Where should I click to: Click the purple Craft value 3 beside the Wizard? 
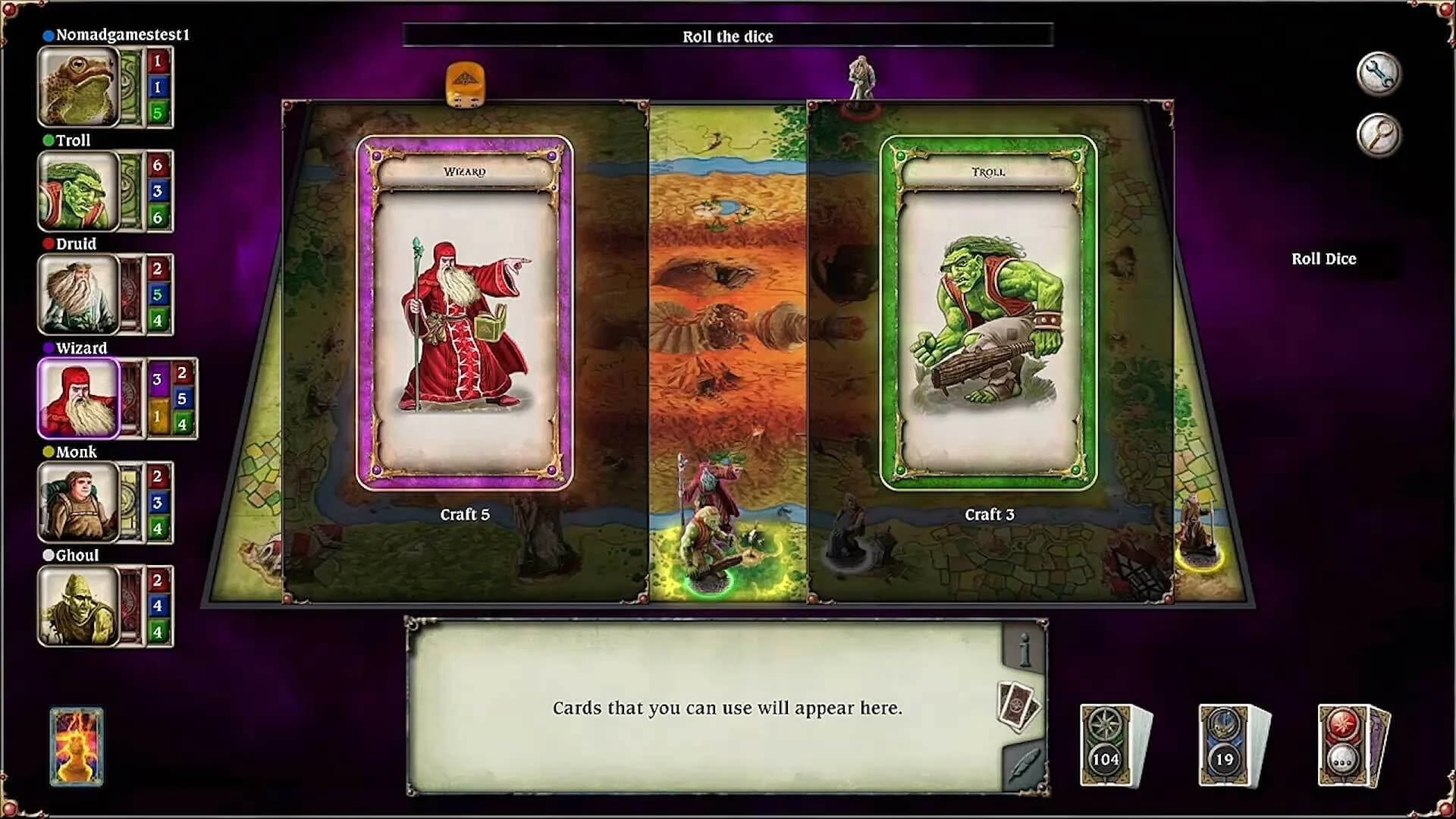coord(157,377)
